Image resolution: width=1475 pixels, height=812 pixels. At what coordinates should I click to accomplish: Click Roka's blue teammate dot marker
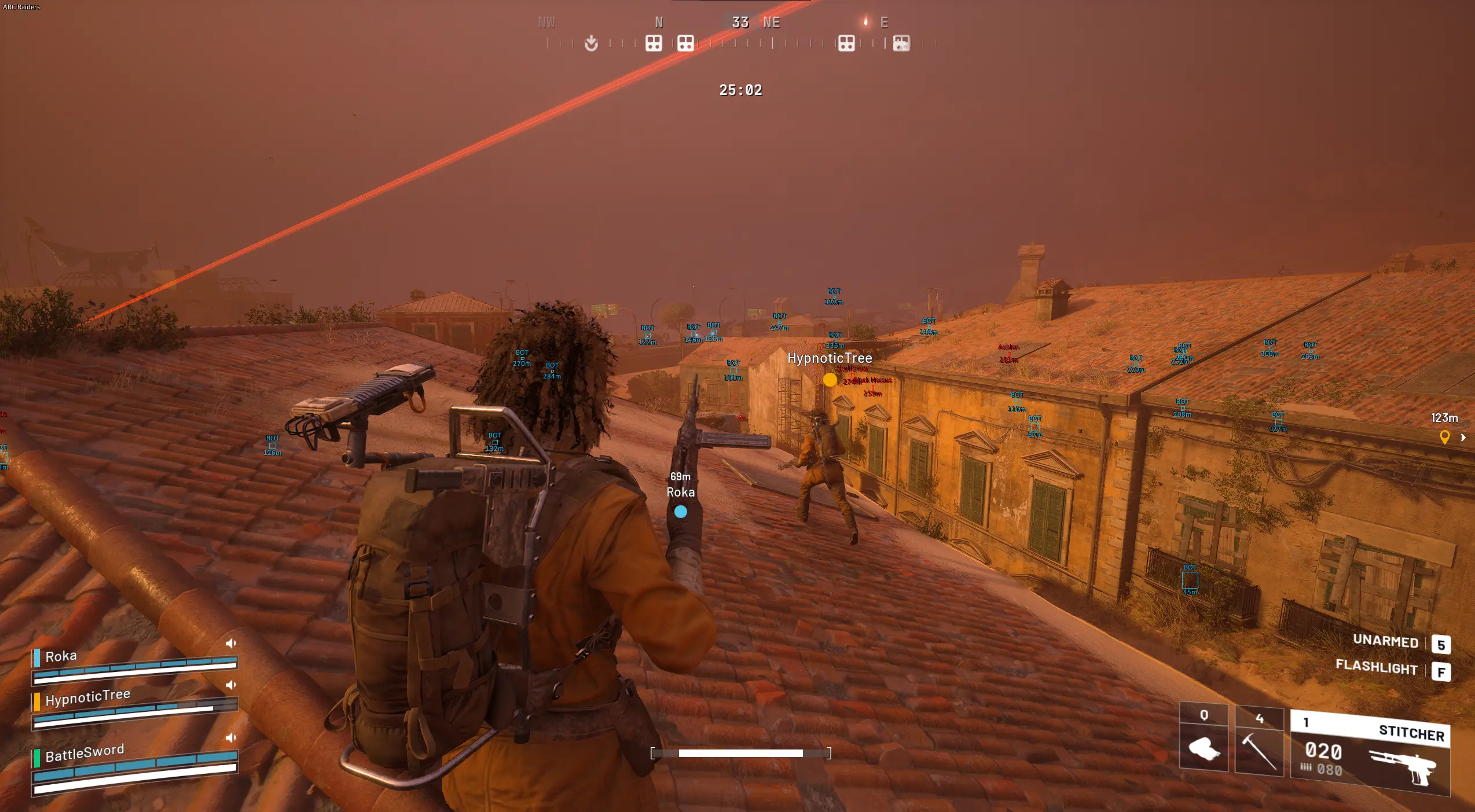tap(680, 511)
